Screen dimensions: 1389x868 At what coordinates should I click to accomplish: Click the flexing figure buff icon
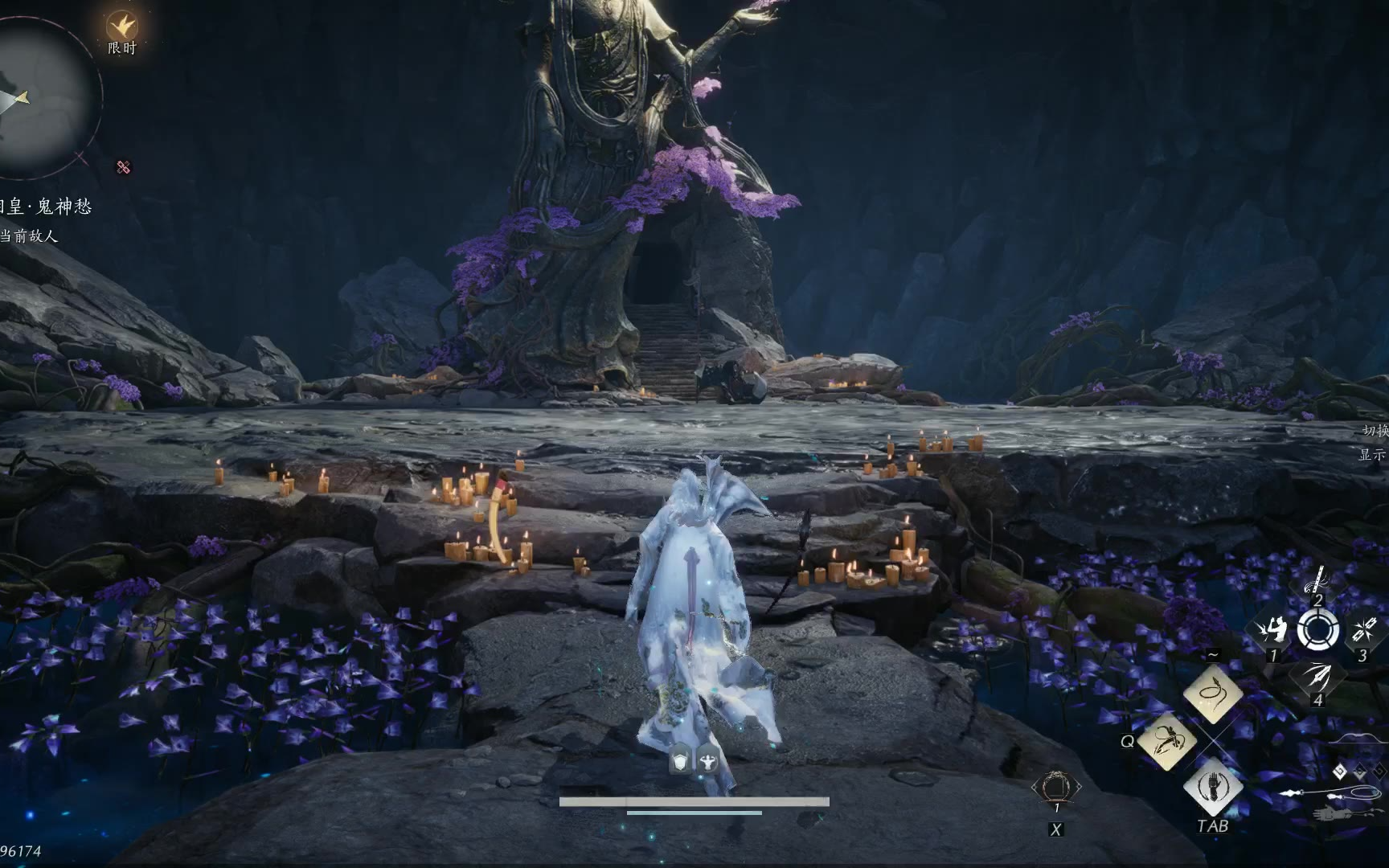coord(707,760)
